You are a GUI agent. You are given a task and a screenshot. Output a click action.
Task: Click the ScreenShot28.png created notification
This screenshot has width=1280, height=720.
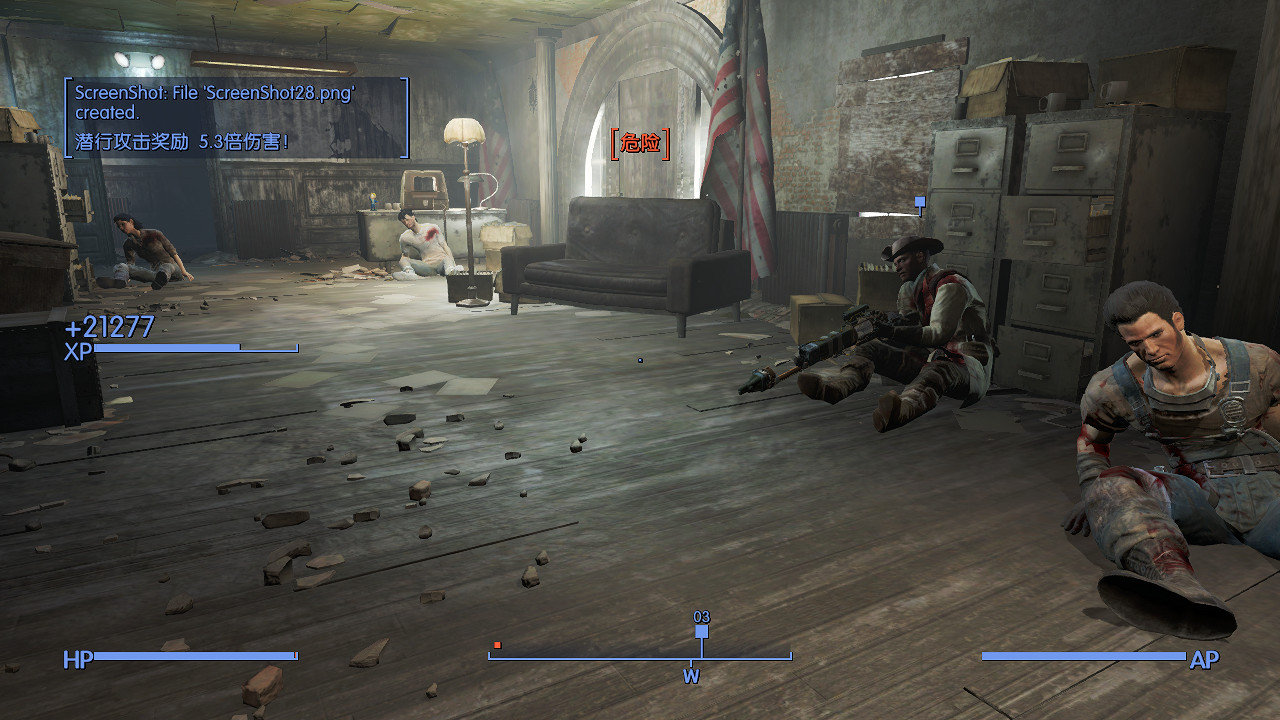tap(215, 102)
